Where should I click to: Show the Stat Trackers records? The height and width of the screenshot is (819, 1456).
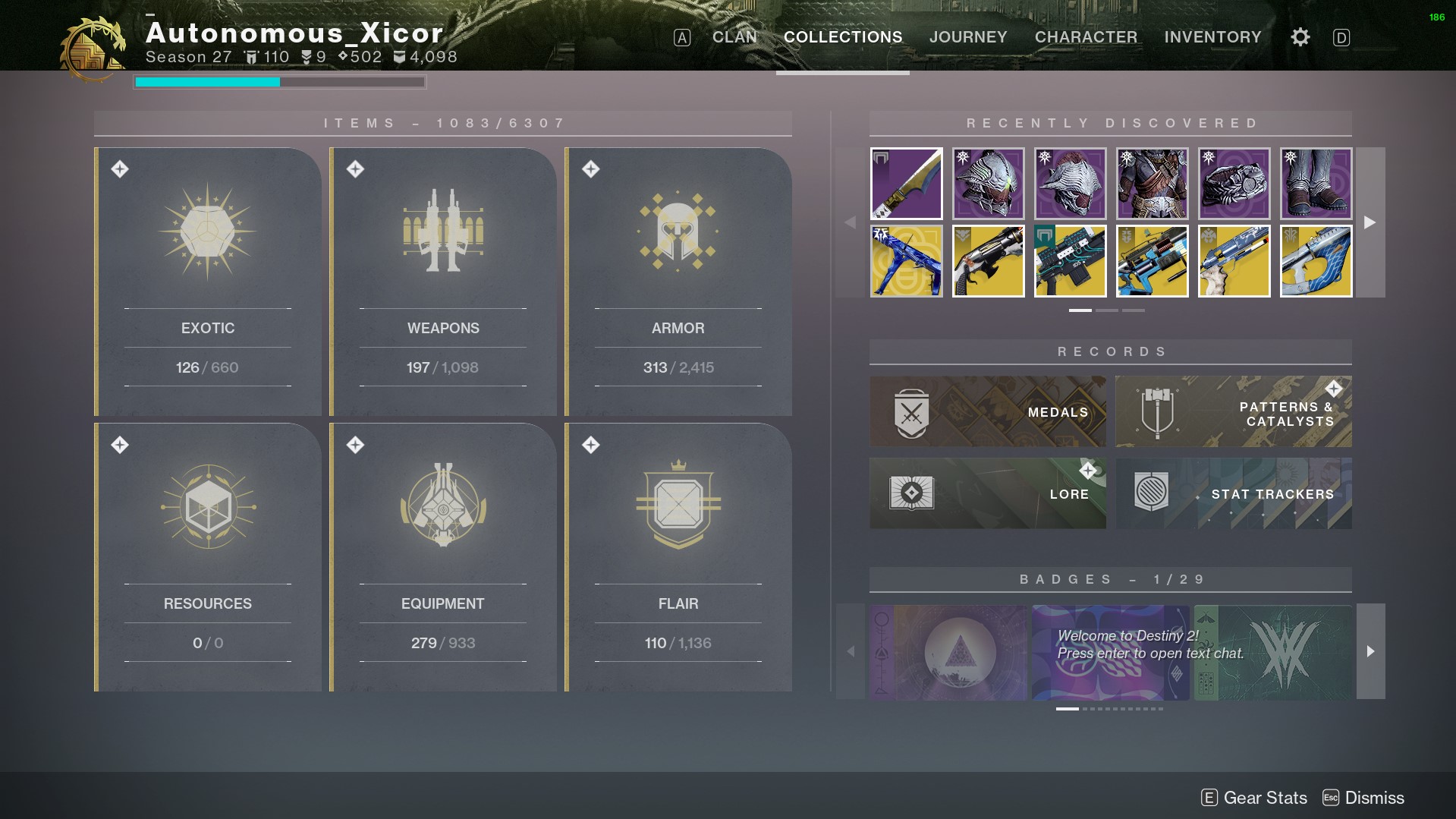pos(1233,493)
